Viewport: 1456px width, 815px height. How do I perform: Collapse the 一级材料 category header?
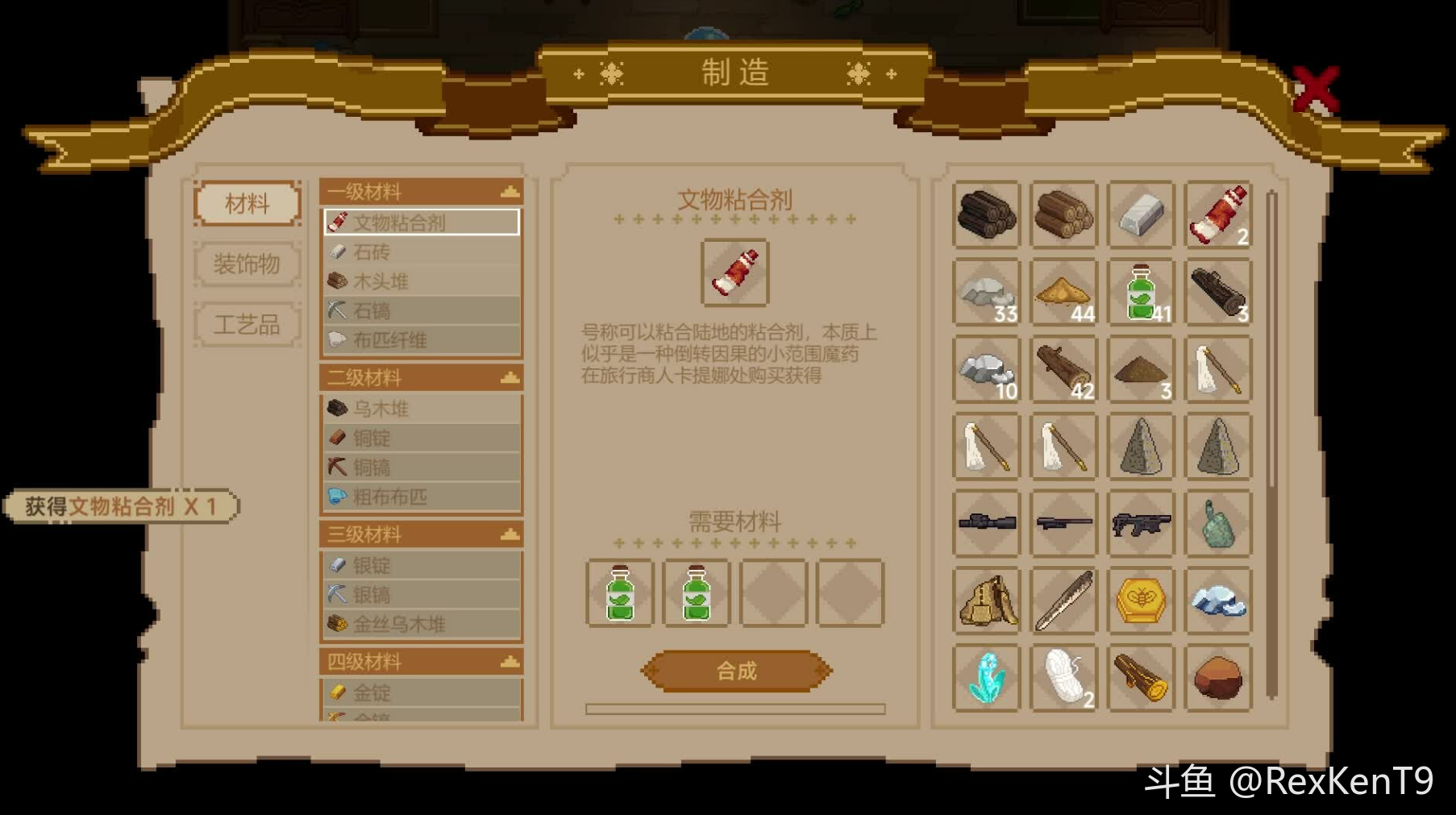[510, 192]
